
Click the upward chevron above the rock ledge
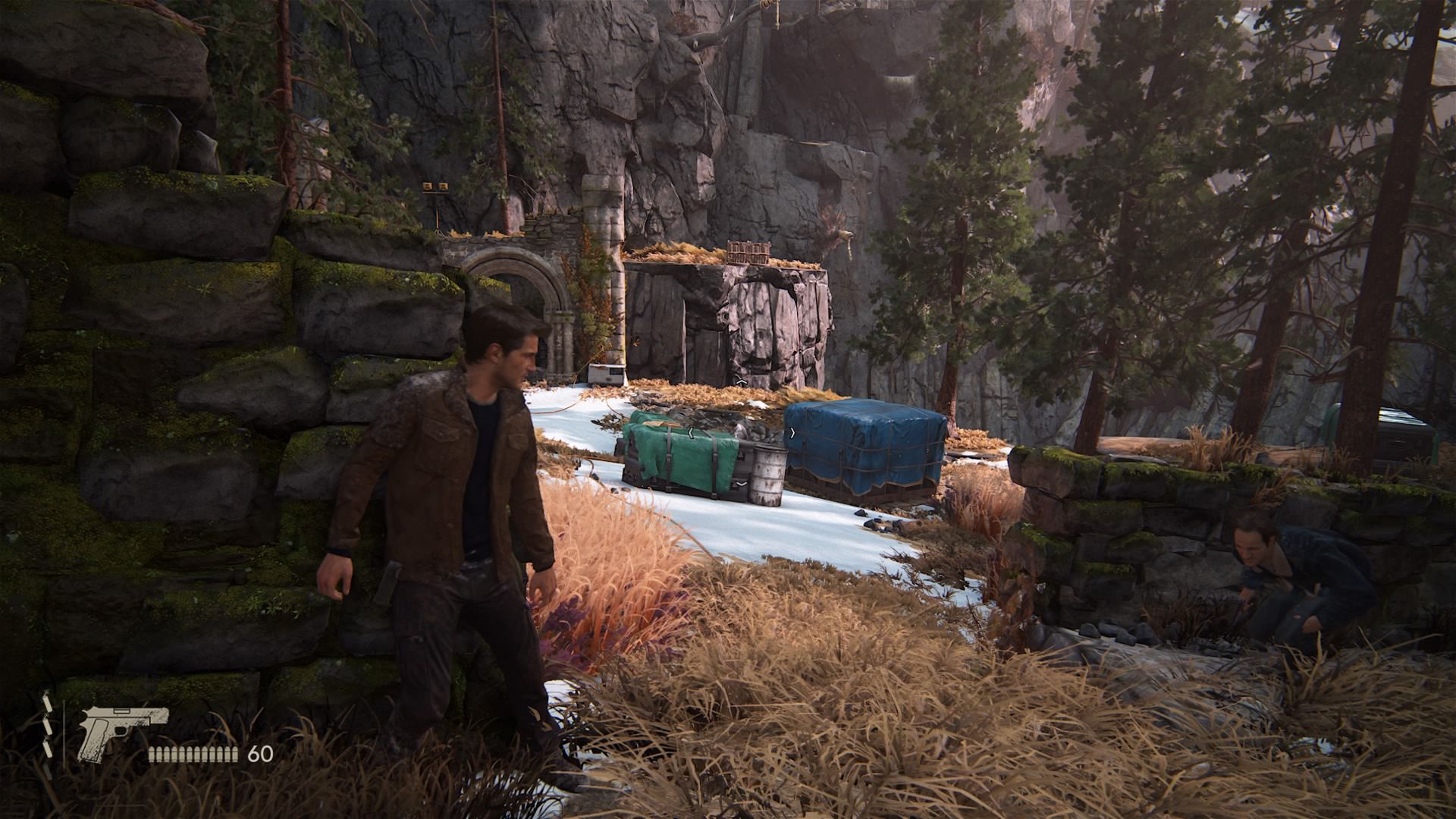(x=742, y=380)
